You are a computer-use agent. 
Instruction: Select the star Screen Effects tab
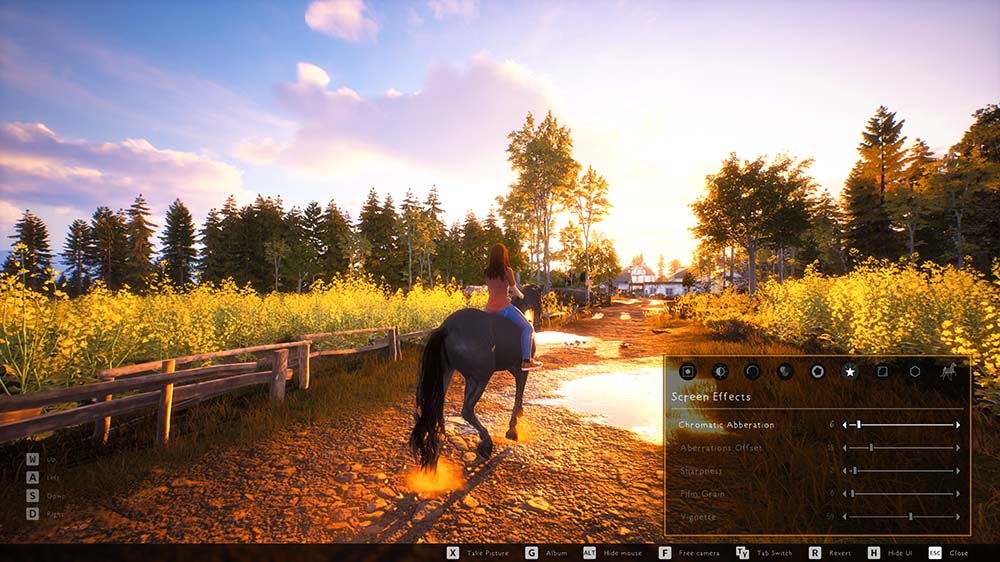click(850, 371)
